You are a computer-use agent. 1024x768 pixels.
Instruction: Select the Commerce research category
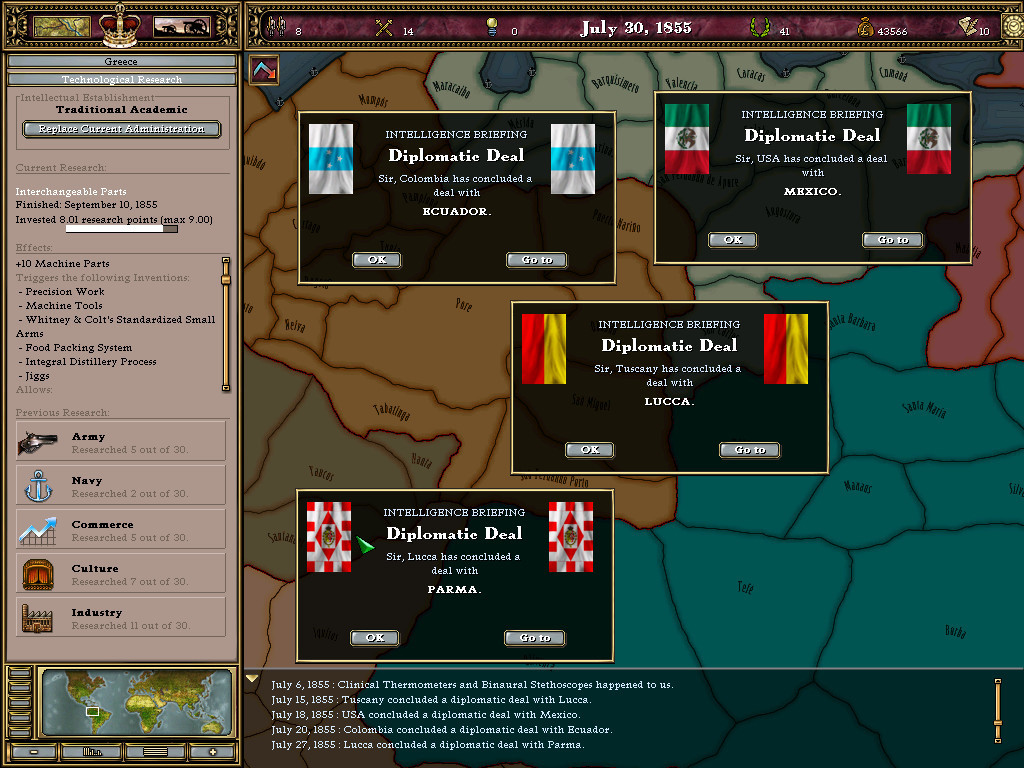(x=121, y=530)
